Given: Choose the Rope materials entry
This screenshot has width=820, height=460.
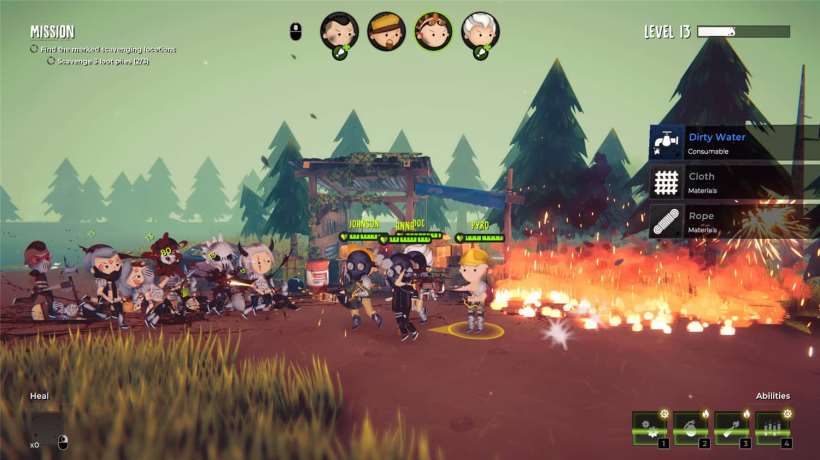Looking at the screenshot, I should 734,221.
